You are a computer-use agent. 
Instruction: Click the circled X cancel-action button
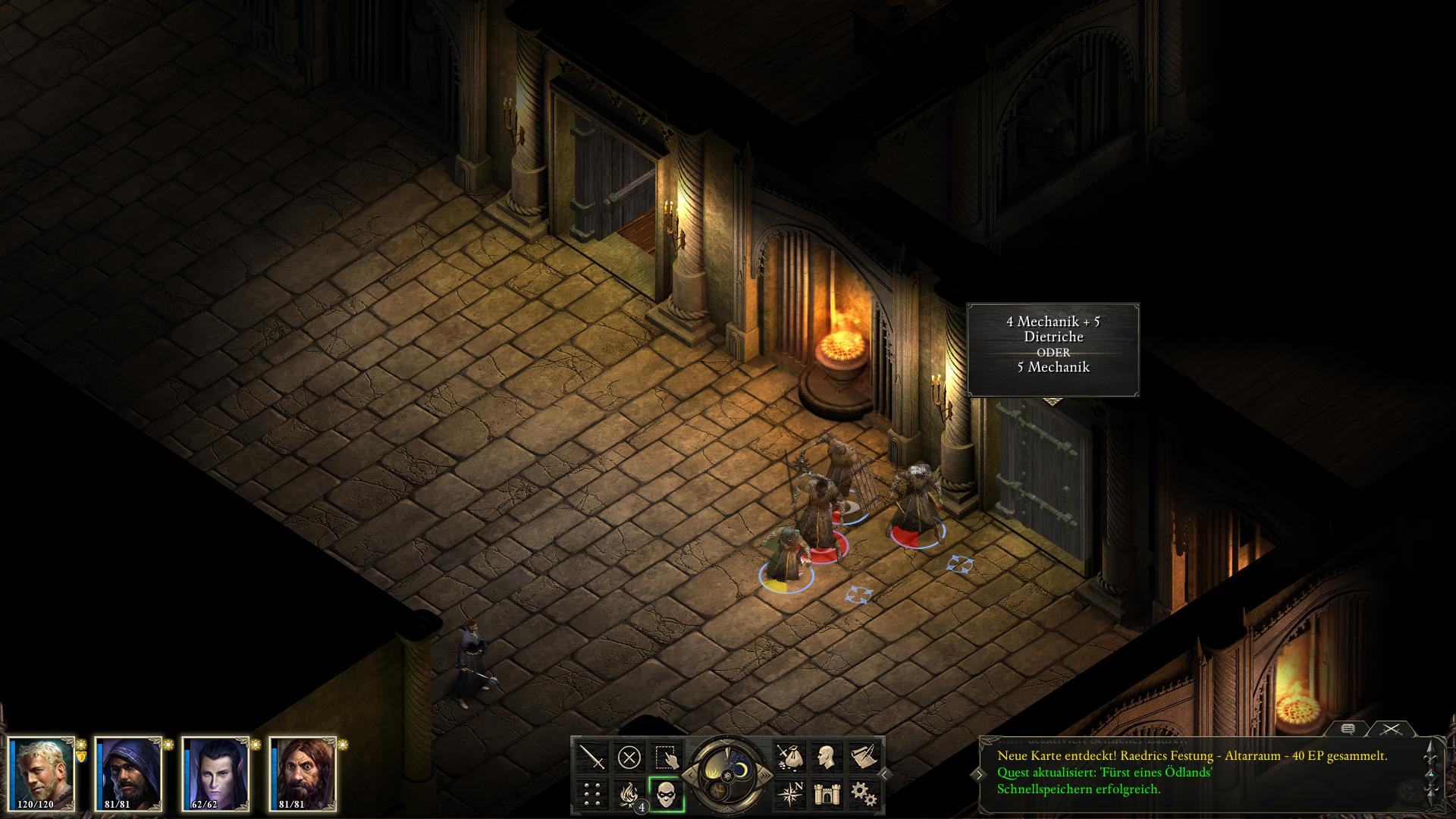[x=629, y=757]
